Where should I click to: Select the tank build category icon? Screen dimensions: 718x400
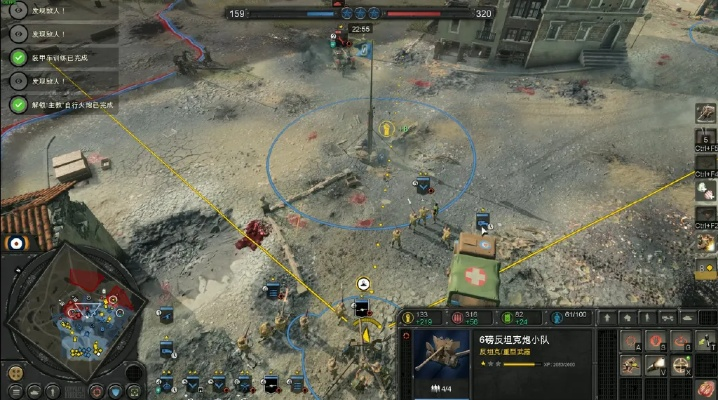(687, 316)
